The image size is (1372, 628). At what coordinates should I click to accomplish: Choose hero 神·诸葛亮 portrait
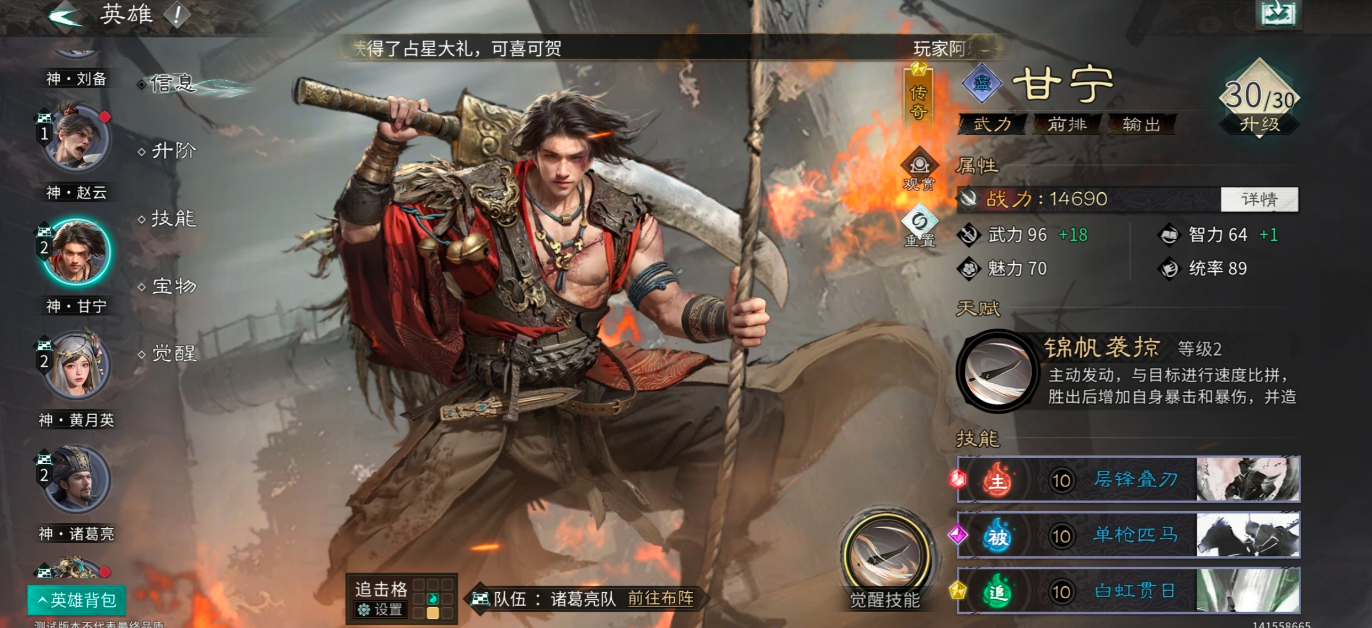click(x=76, y=480)
